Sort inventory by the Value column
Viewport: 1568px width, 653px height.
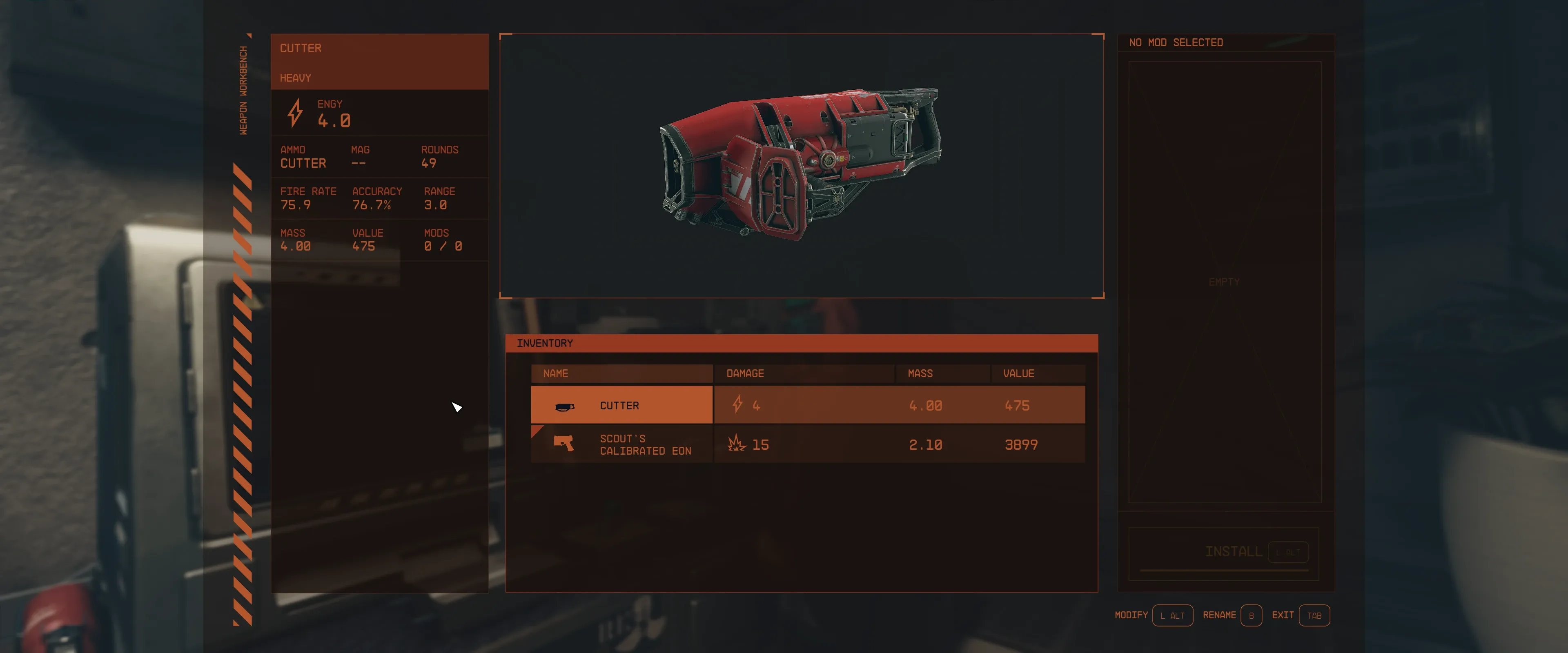point(1037,373)
